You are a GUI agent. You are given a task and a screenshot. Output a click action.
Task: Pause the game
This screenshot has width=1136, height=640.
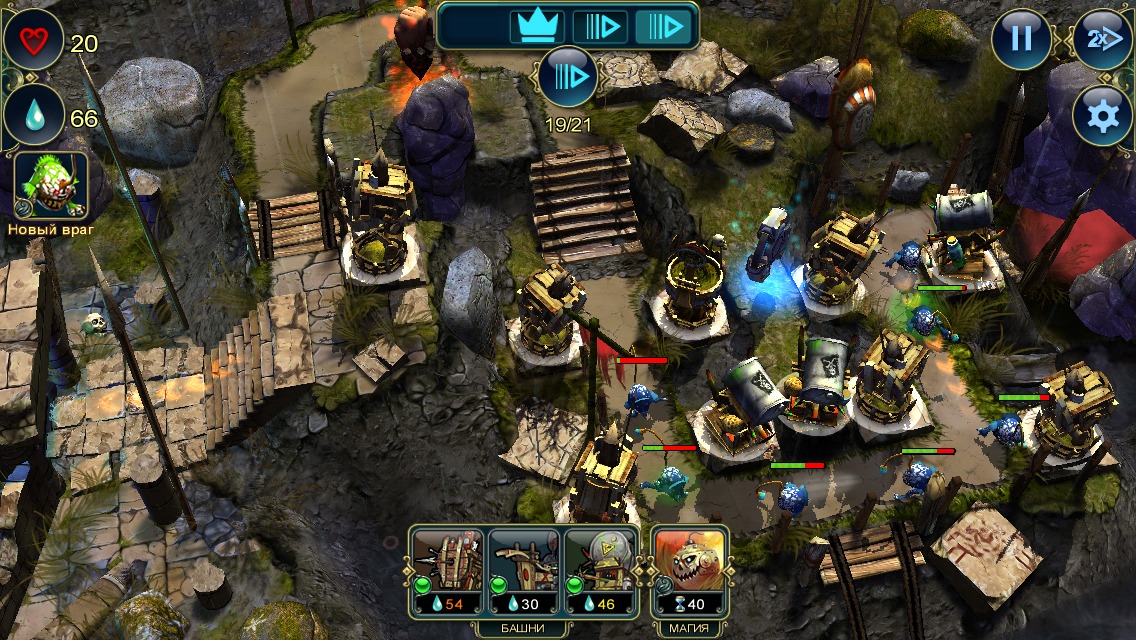(x=1021, y=39)
